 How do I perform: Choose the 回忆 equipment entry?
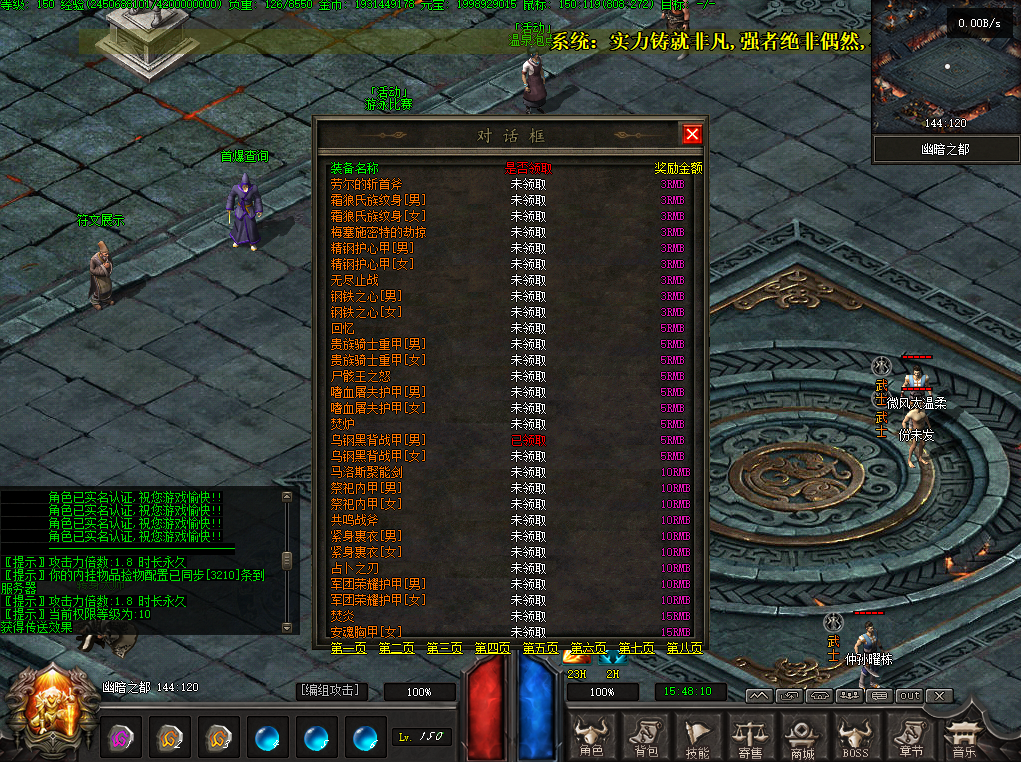pos(343,328)
